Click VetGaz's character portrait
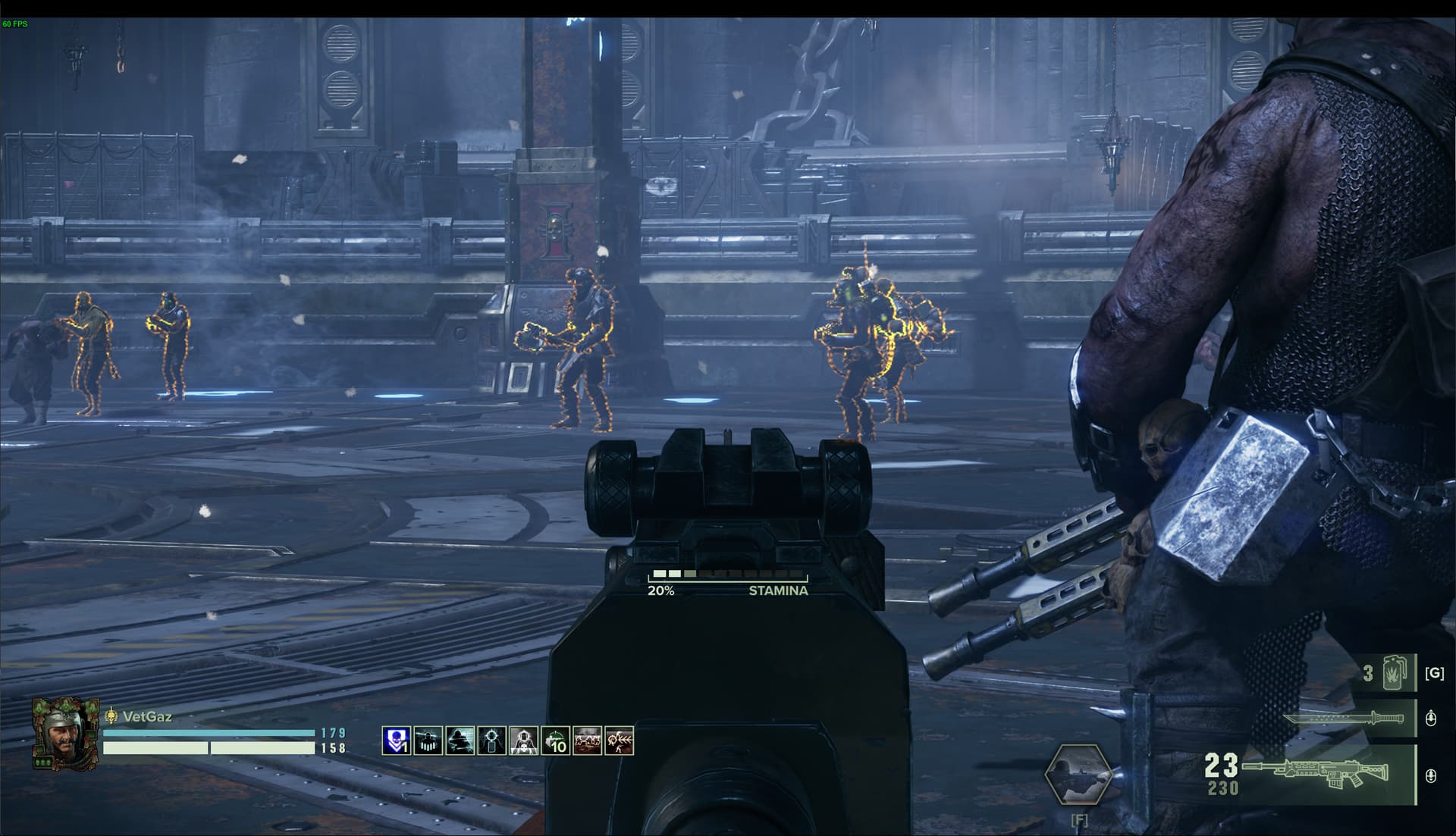This screenshot has height=836, width=1456. [x=65, y=733]
